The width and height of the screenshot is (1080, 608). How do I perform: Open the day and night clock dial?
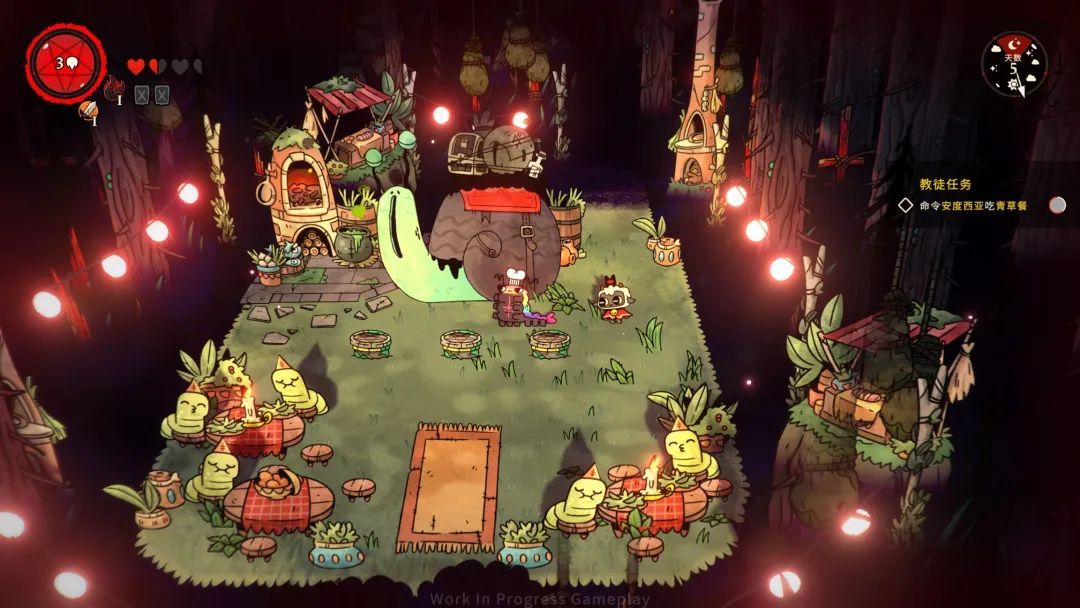tap(1014, 64)
